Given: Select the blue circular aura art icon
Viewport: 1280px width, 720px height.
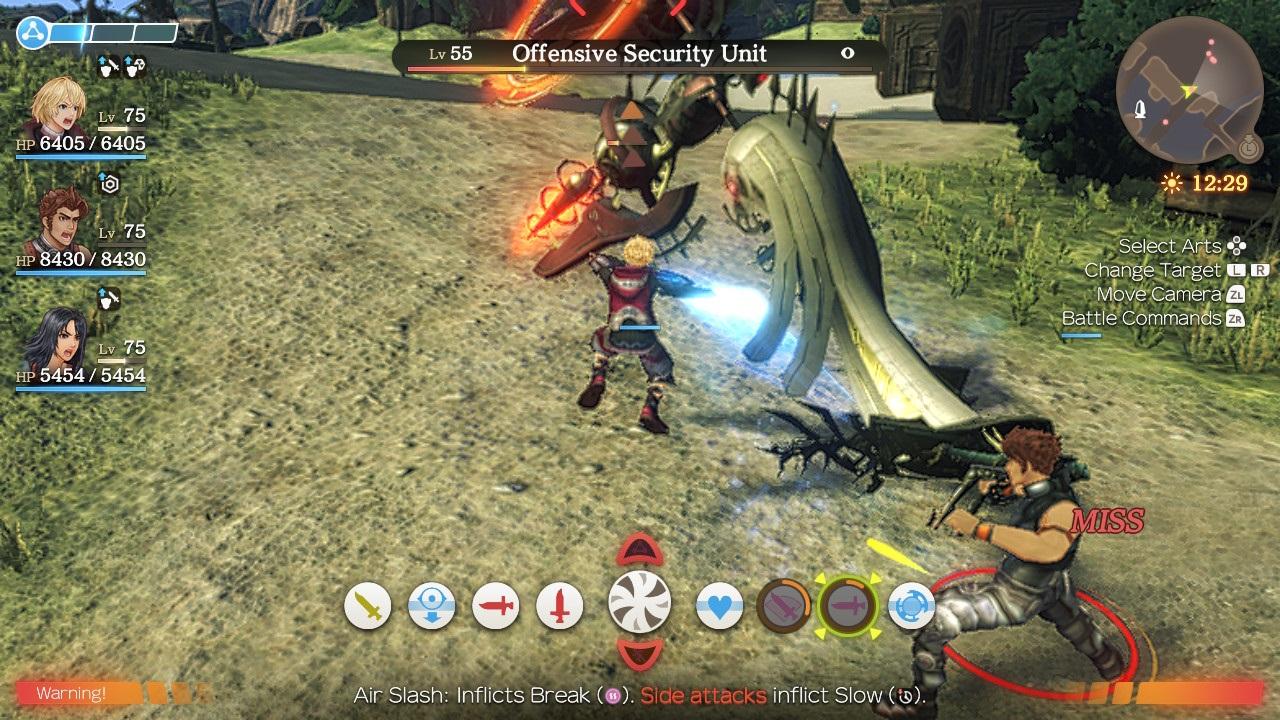Looking at the screenshot, I should pyautogui.click(x=910, y=605).
